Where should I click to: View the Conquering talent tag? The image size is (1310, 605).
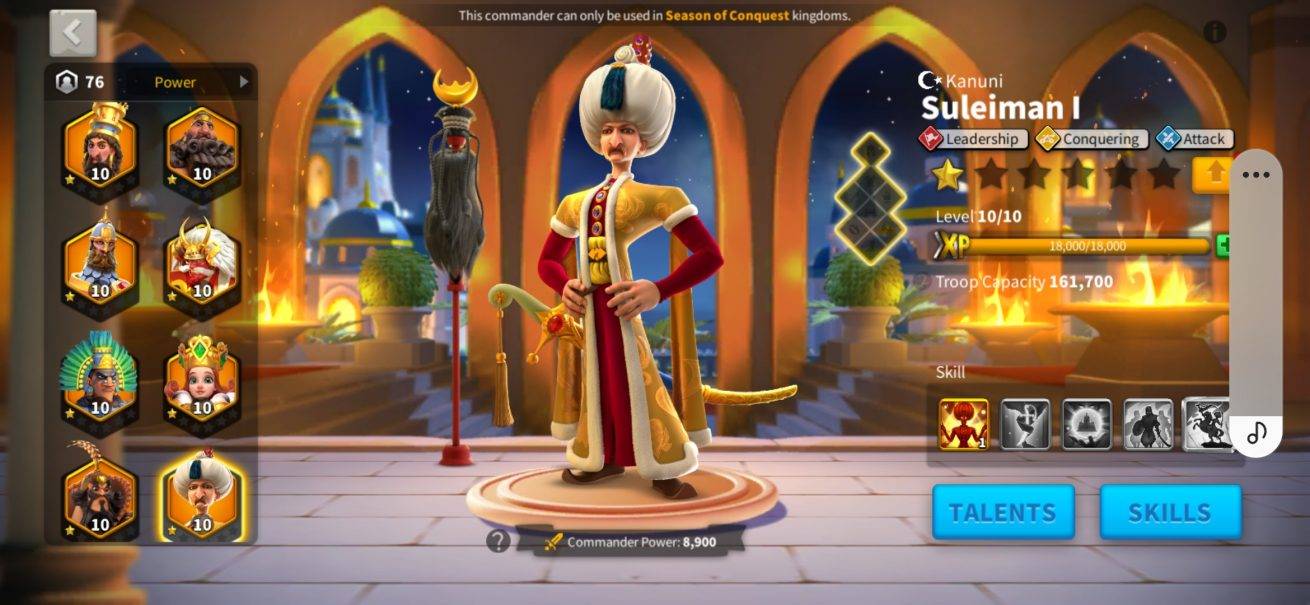tap(1090, 140)
